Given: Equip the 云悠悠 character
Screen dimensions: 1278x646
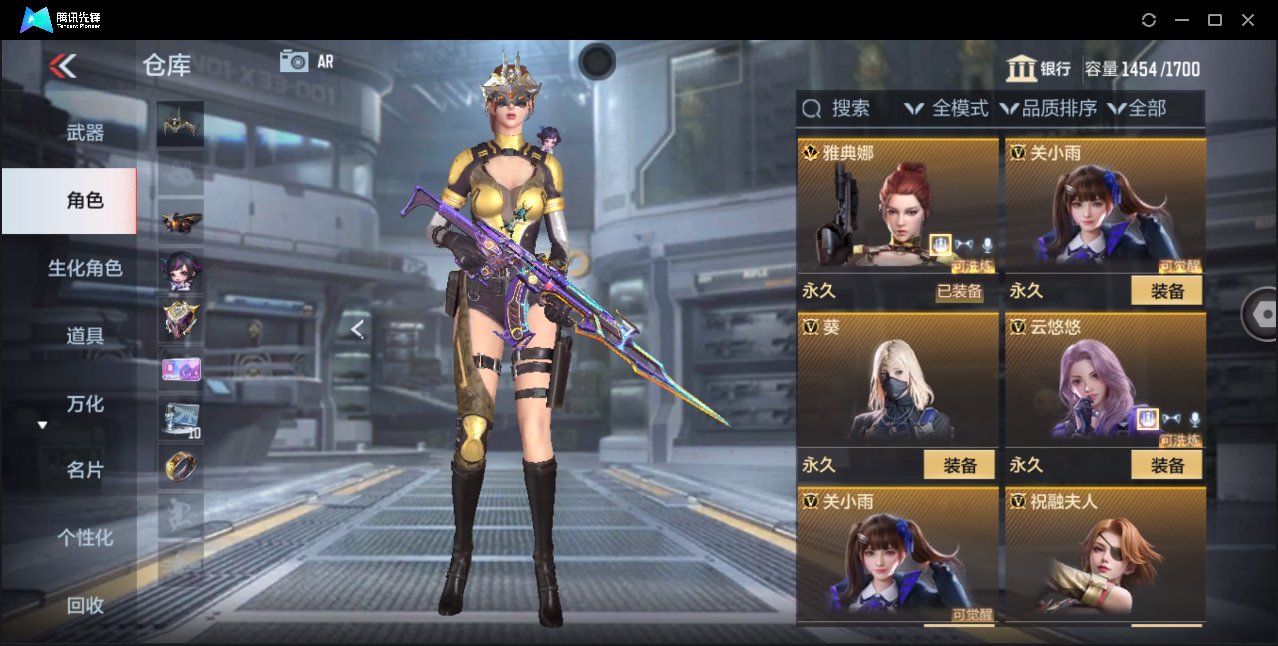Looking at the screenshot, I should (1166, 465).
